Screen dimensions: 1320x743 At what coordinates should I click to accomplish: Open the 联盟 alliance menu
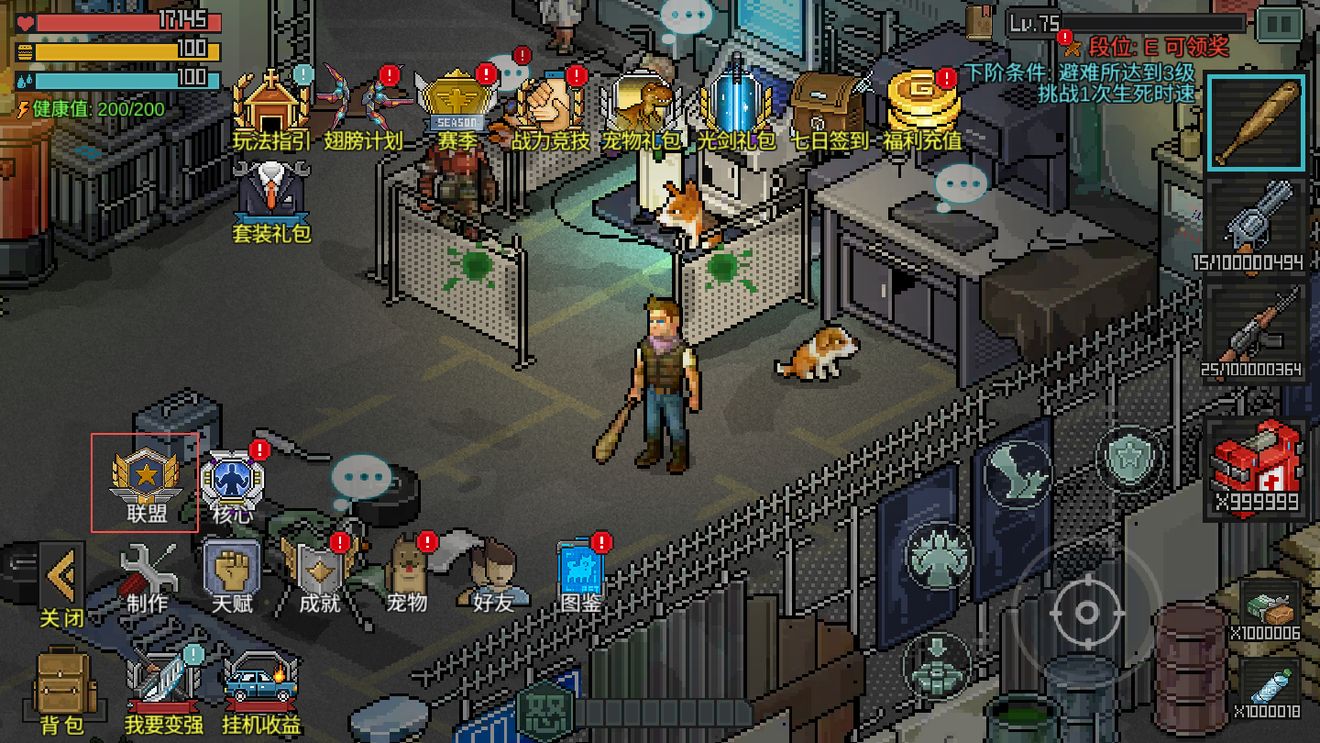(145, 483)
